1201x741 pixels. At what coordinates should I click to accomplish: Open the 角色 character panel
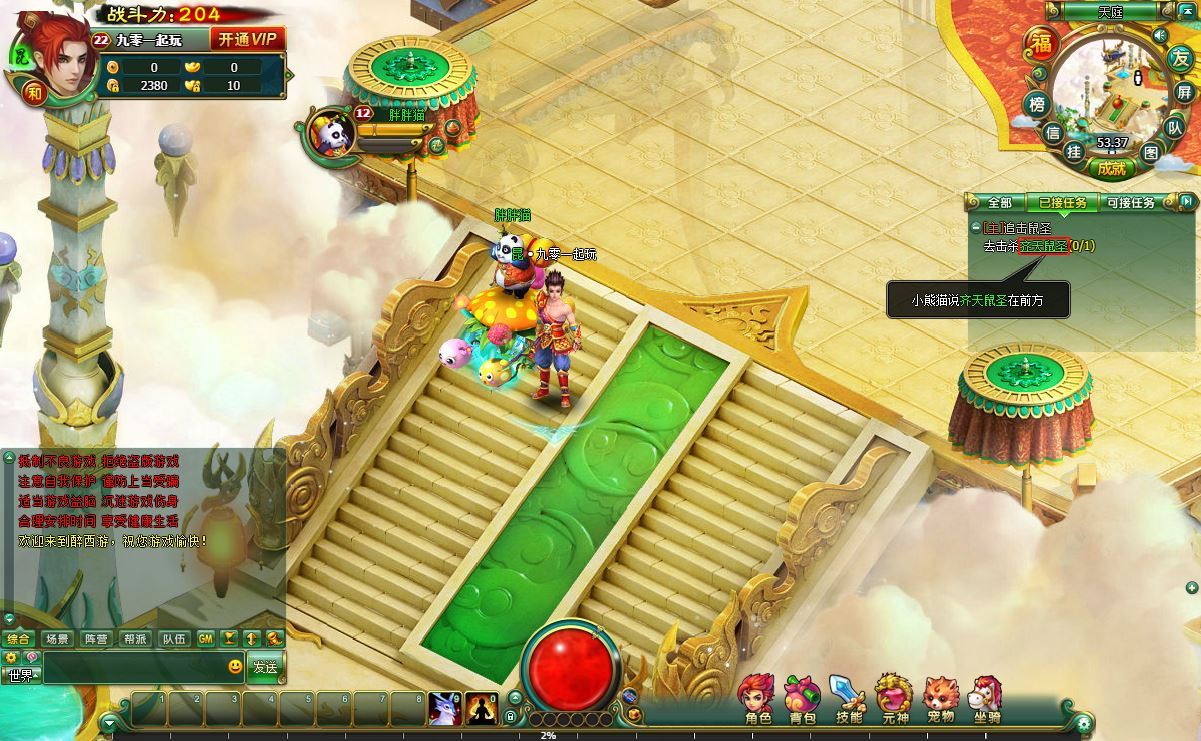757,697
